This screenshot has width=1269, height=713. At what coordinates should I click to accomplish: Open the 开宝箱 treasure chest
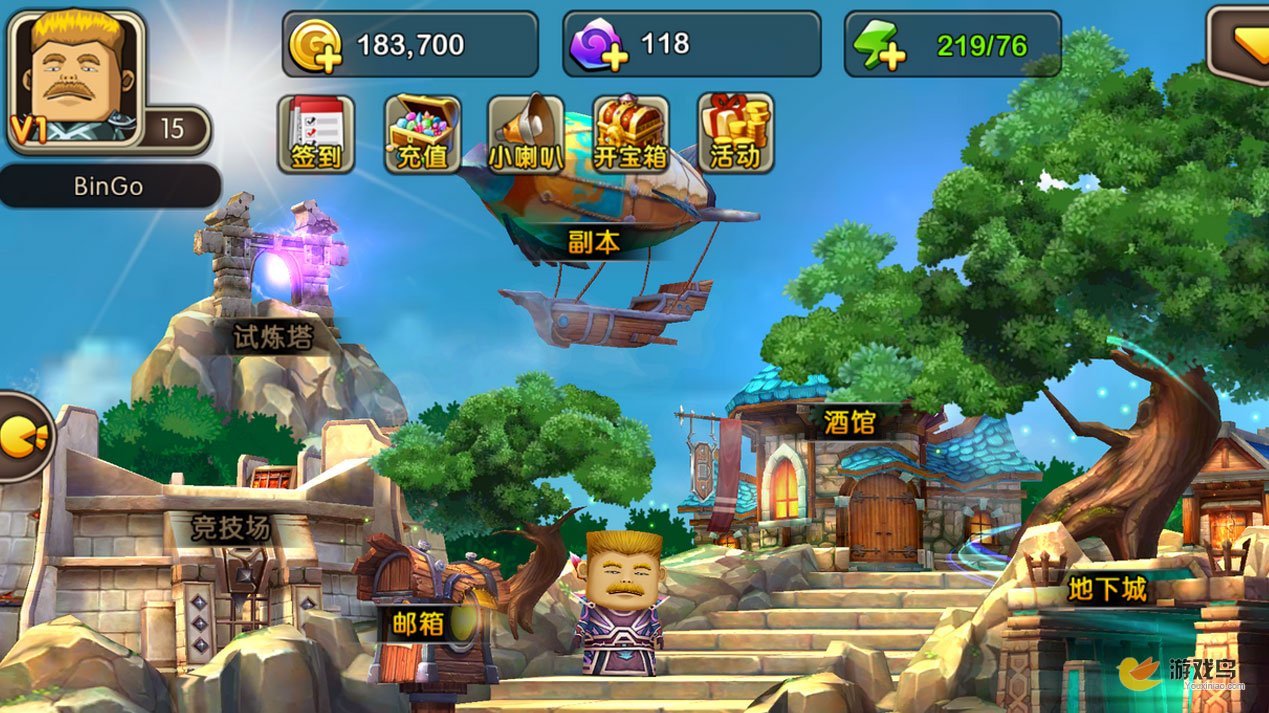coord(631,133)
